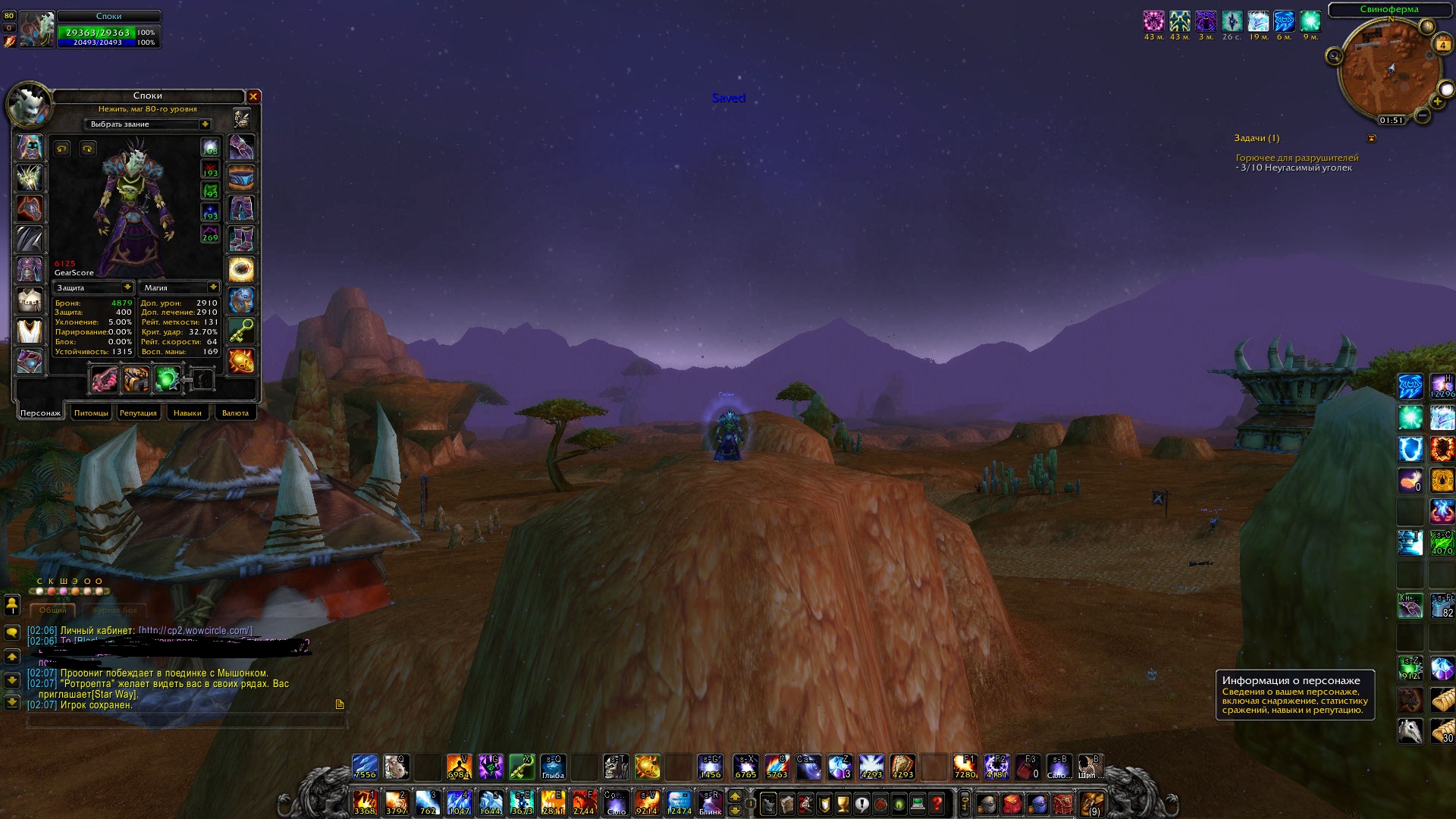Viewport: 1456px width, 819px height.
Task: Switch to the Общий chat tab
Action: (x=53, y=610)
